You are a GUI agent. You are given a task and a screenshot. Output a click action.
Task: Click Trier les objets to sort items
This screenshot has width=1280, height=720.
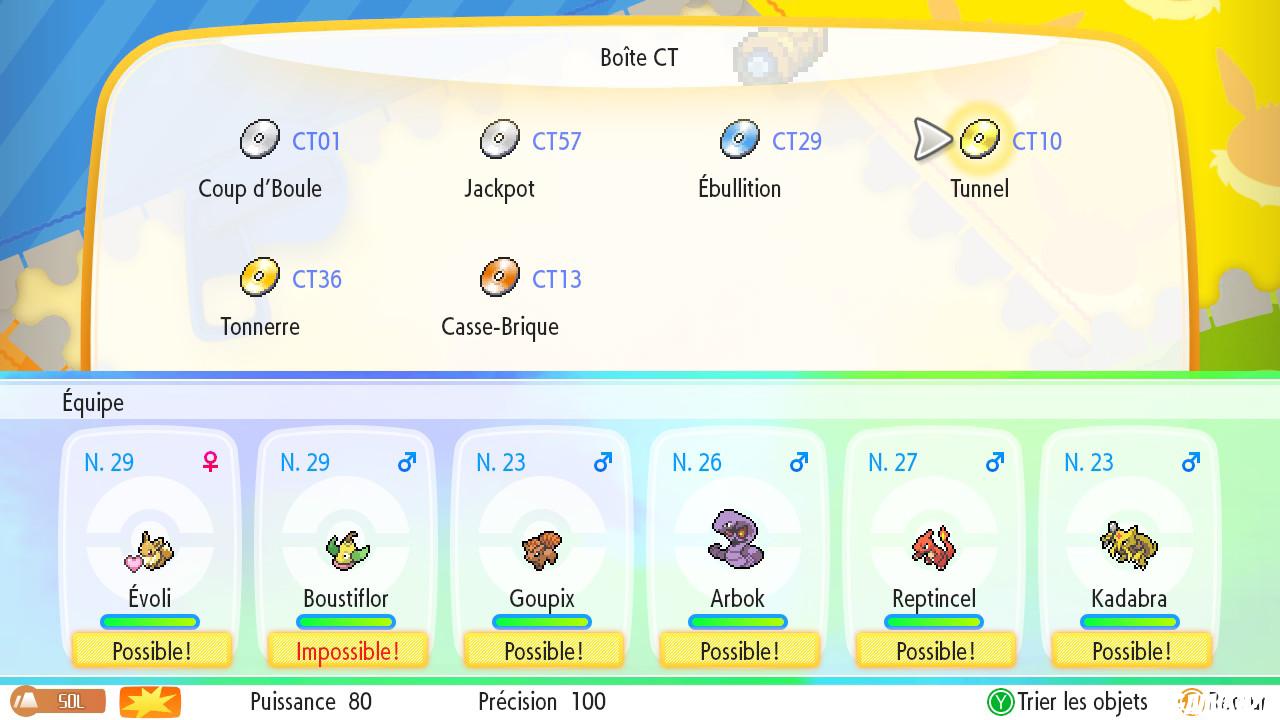(x=1080, y=702)
